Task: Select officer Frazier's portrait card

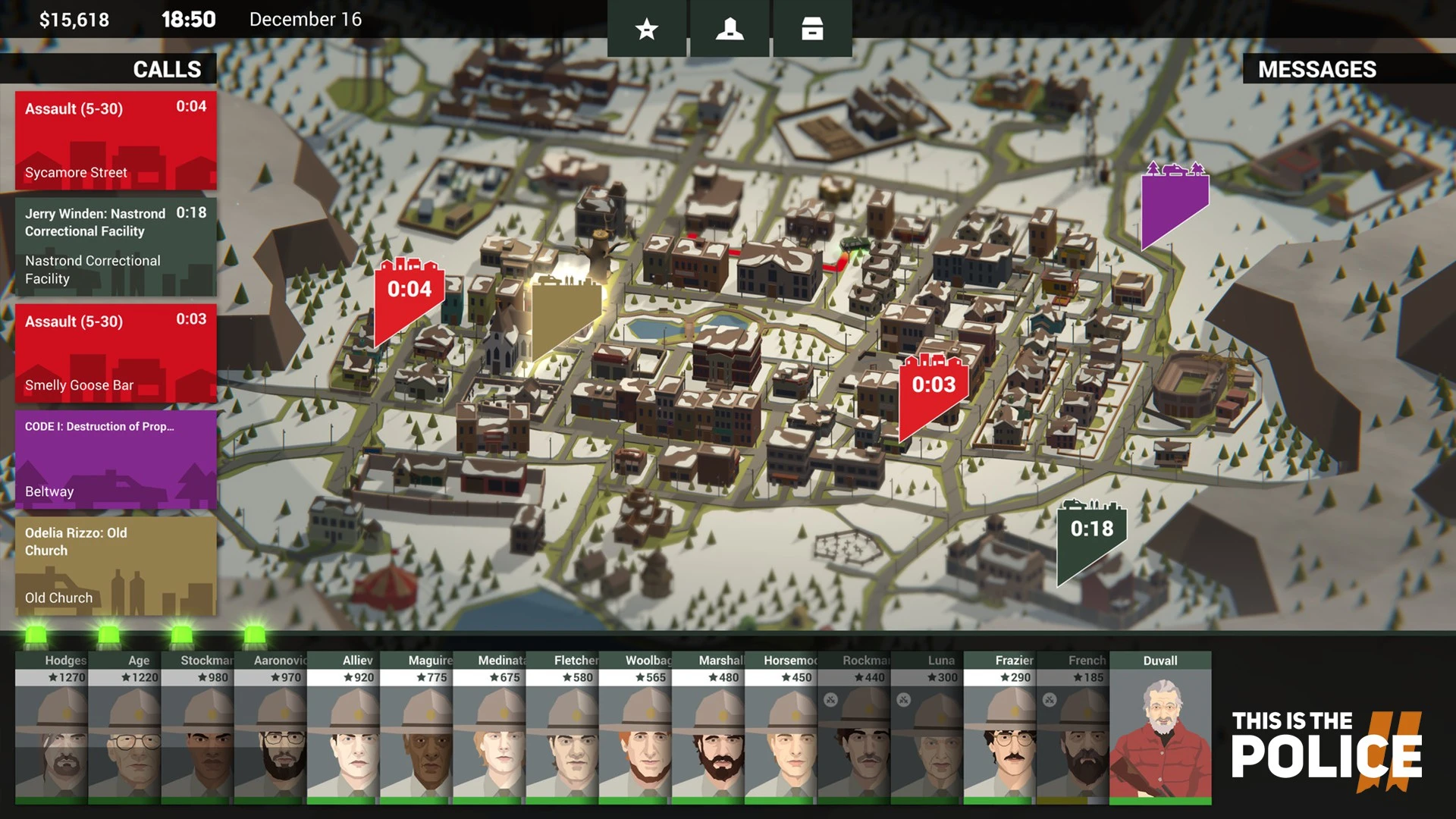Action: pyautogui.click(x=999, y=728)
